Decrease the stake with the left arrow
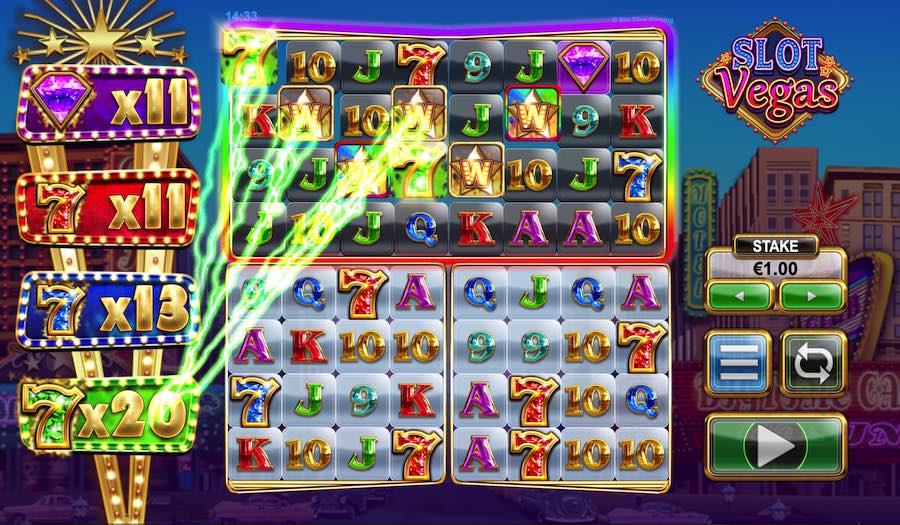The height and width of the screenshot is (525, 900). point(739,296)
